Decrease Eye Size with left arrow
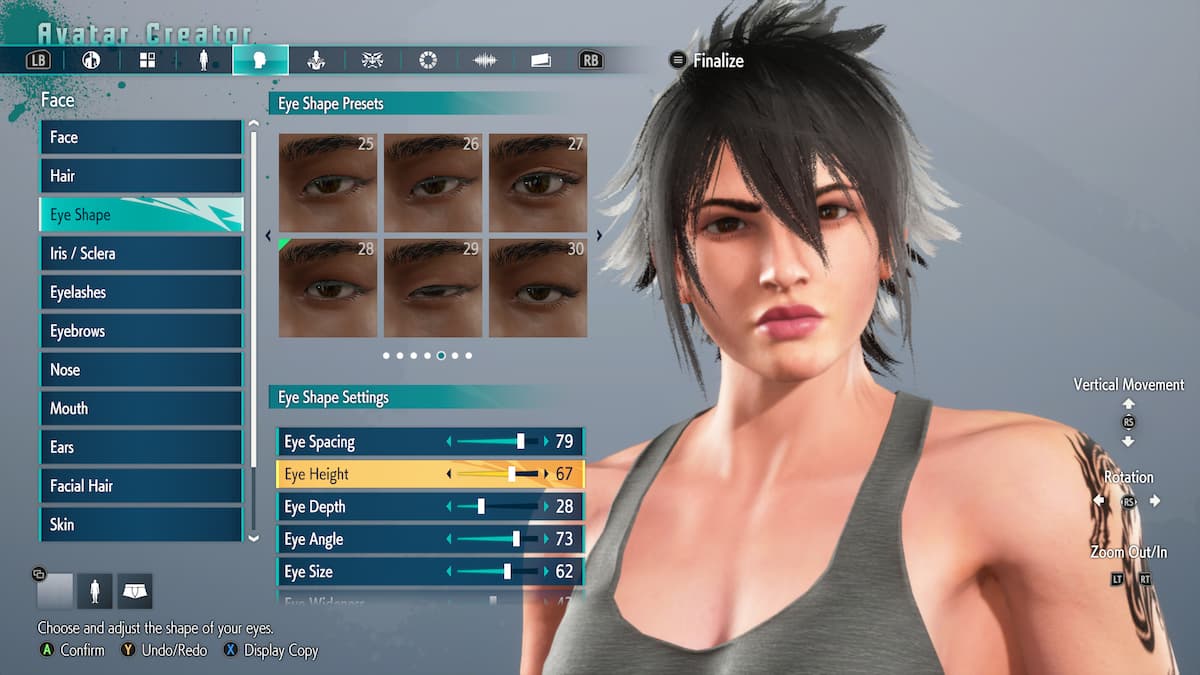Viewport: 1200px width, 675px height. coord(449,572)
